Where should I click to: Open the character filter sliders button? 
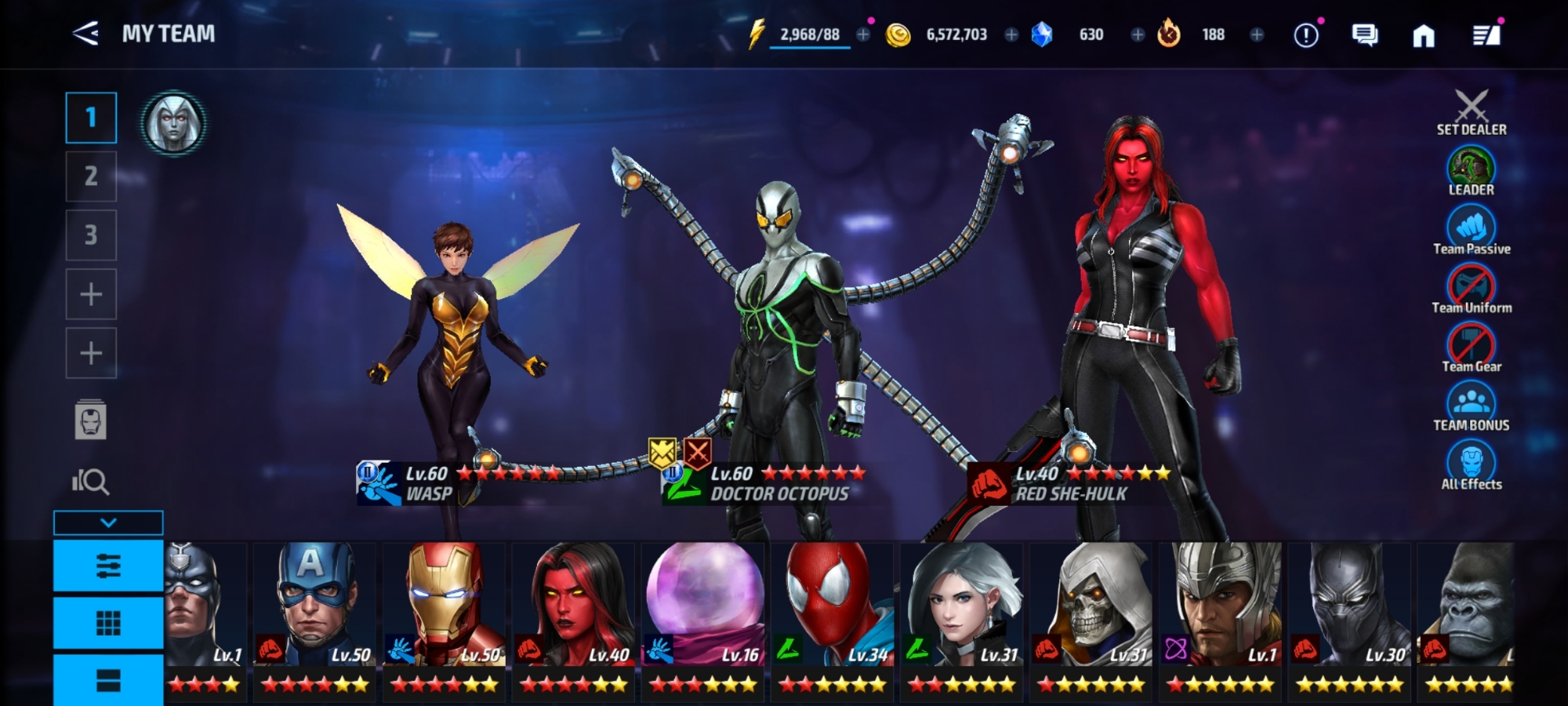tap(108, 566)
